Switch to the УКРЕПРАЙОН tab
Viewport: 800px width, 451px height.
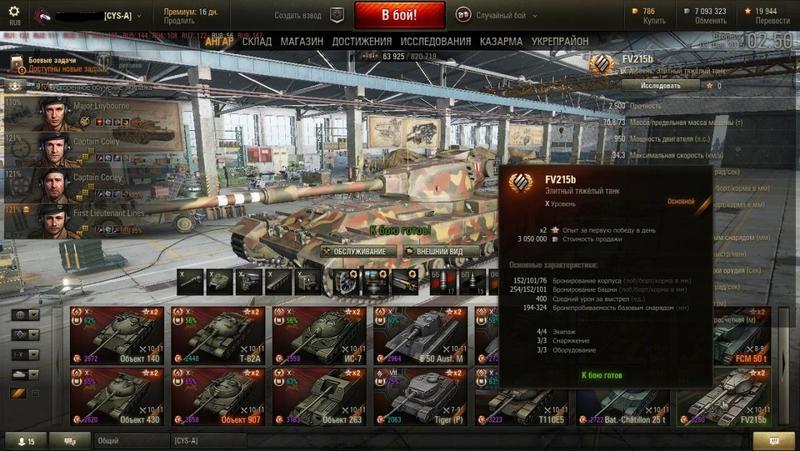(560, 42)
